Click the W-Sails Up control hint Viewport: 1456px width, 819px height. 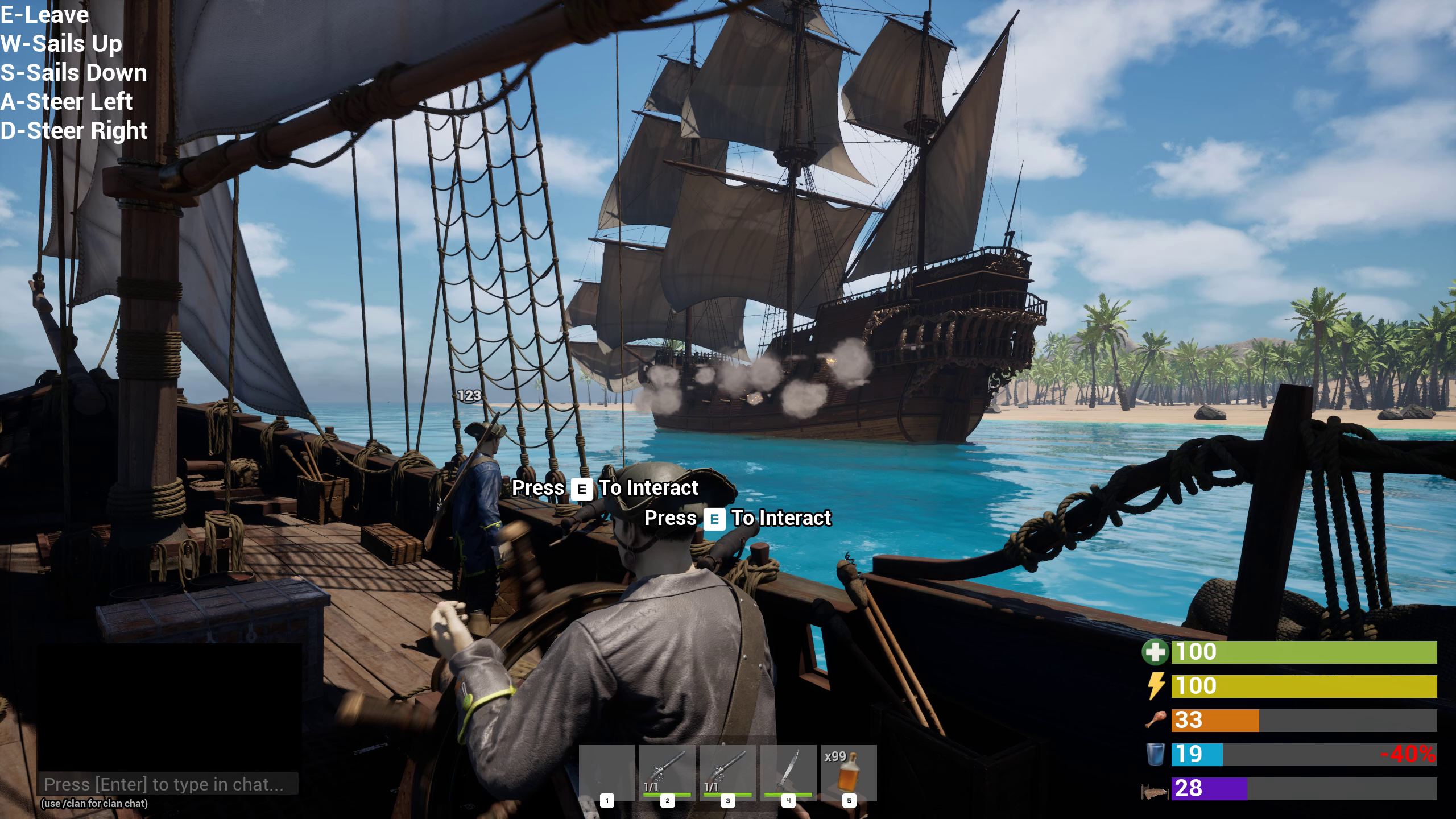[x=61, y=44]
